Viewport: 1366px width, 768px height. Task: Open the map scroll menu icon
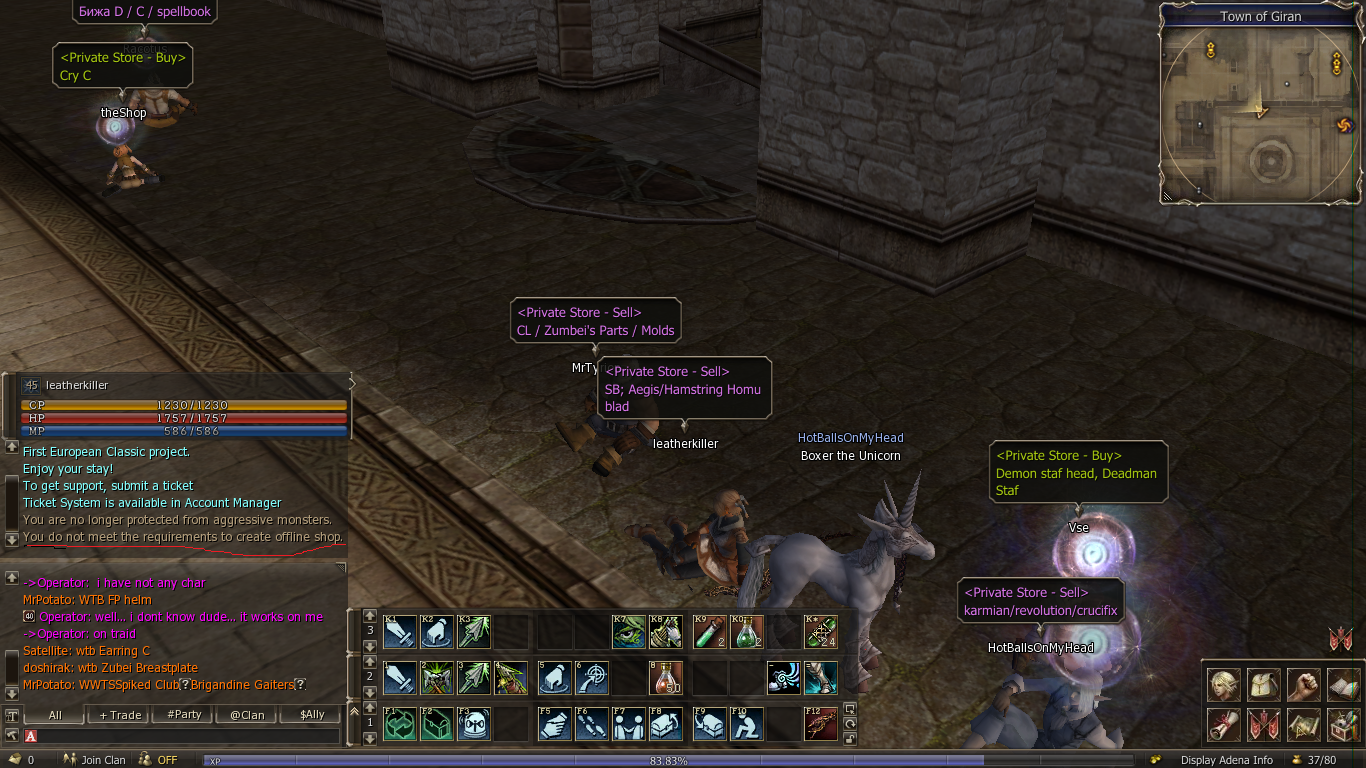[1304, 725]
